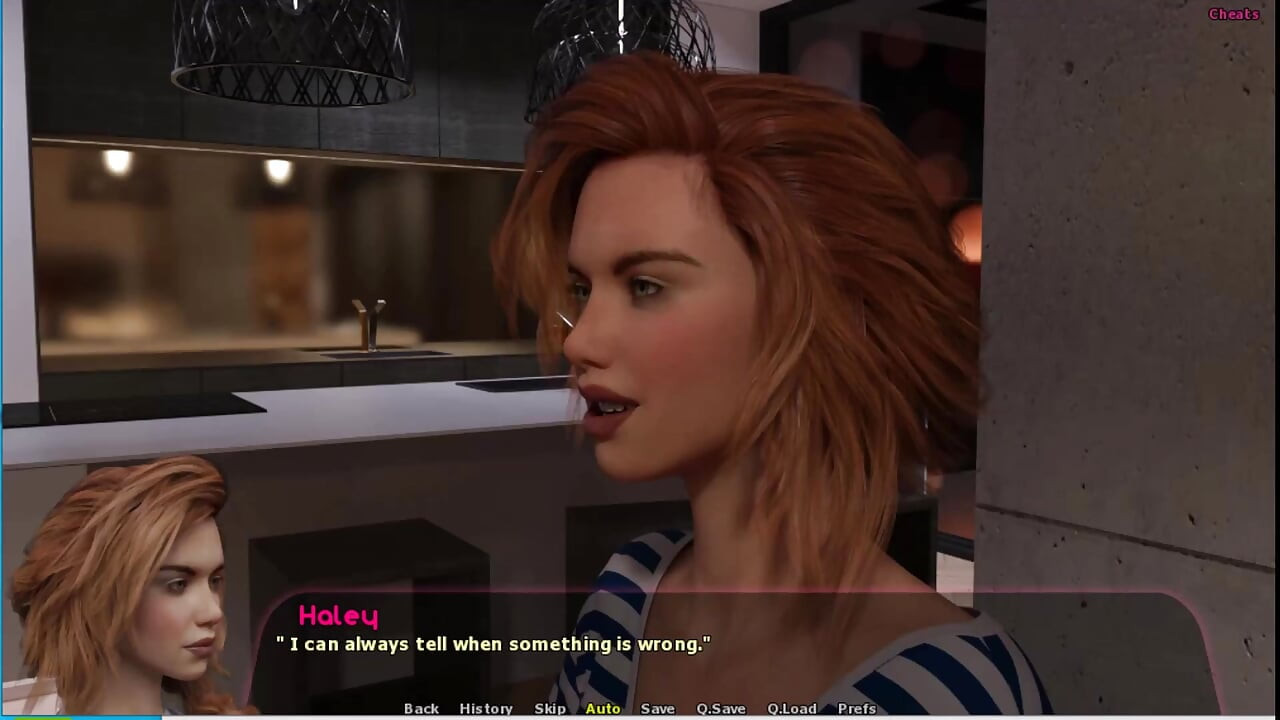Quick load with Q.Load
Image resolution: width=1280 pixels, height=720 pixels.
pyautogui.click(x=792, y=708)
